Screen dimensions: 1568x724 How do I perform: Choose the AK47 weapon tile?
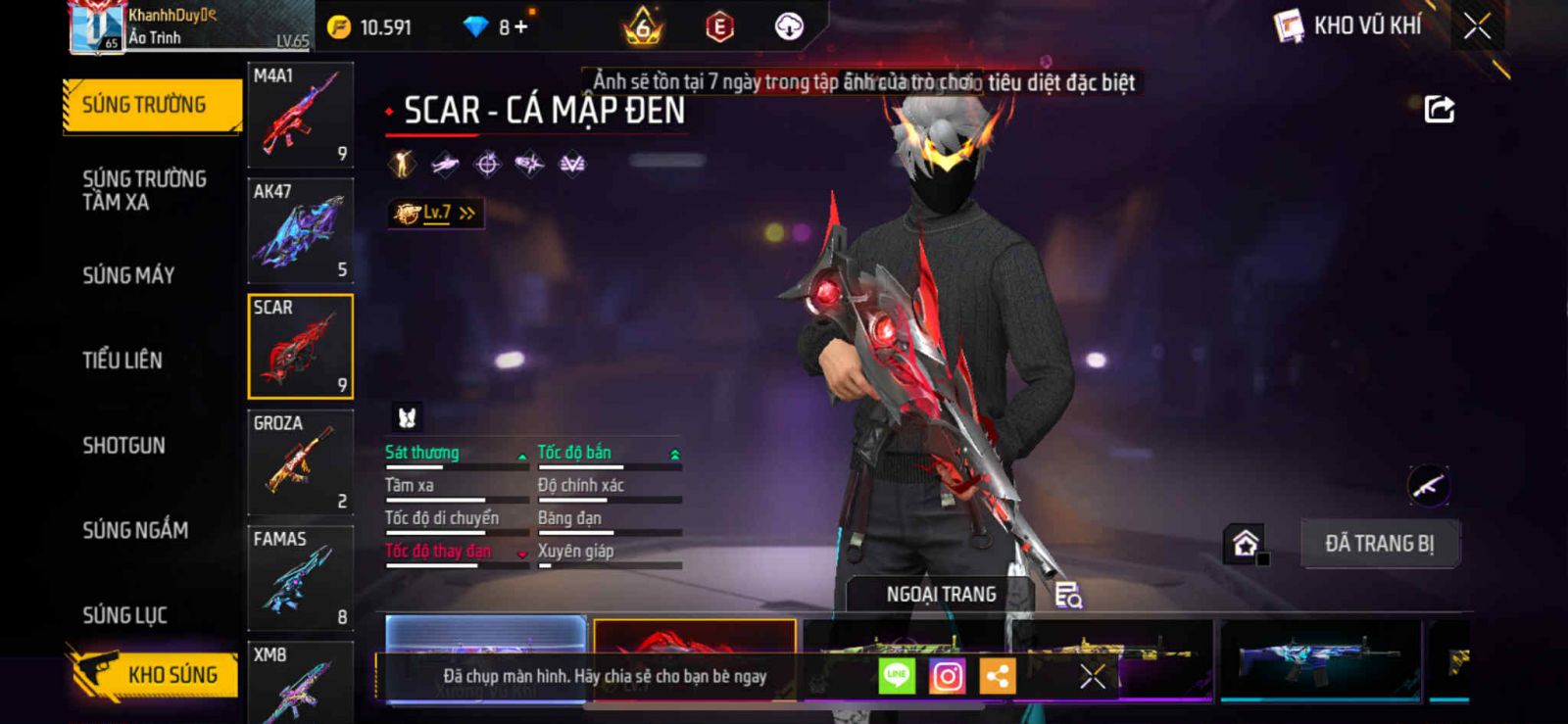[x=300, y=231]
